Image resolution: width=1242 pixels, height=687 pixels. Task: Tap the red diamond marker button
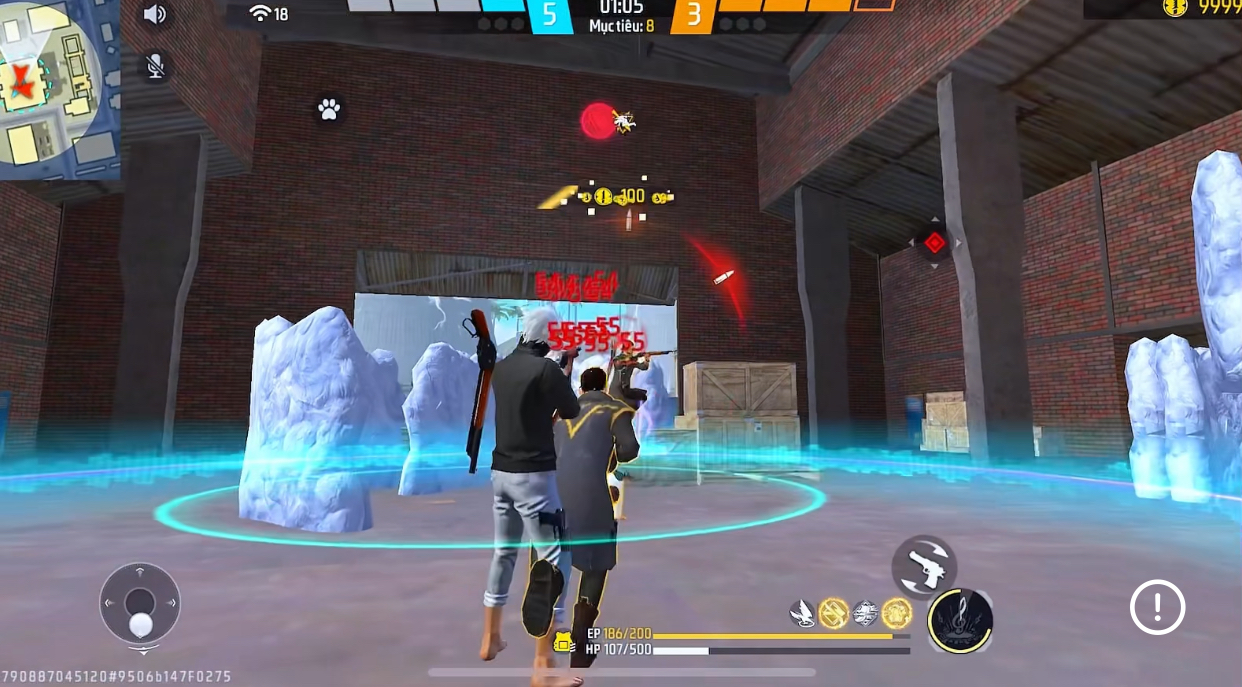(934, 242)
